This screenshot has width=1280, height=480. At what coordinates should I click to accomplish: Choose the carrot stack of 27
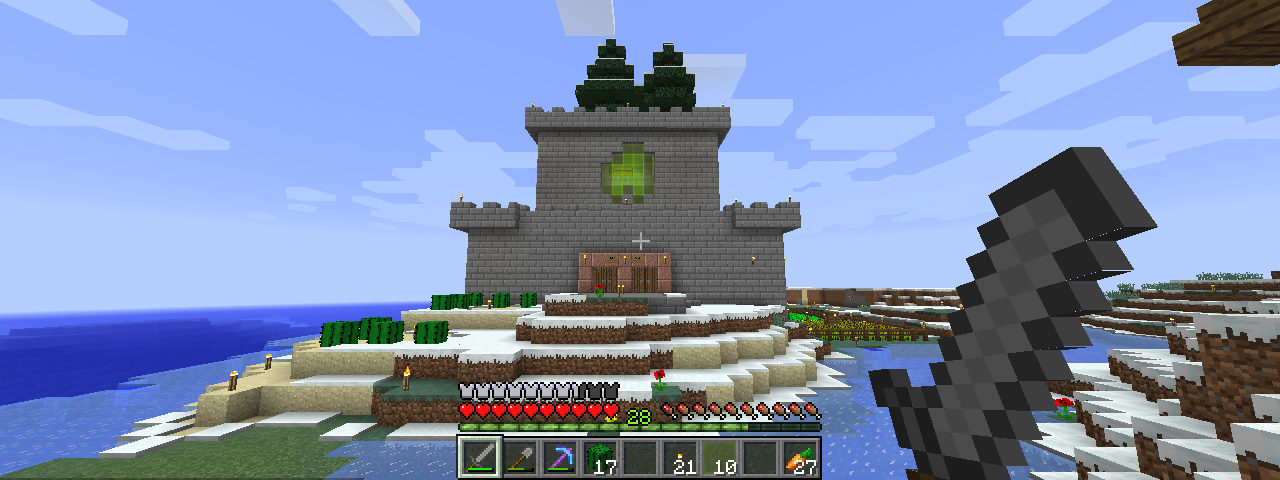pyautogui.click(x=800, y=458)
